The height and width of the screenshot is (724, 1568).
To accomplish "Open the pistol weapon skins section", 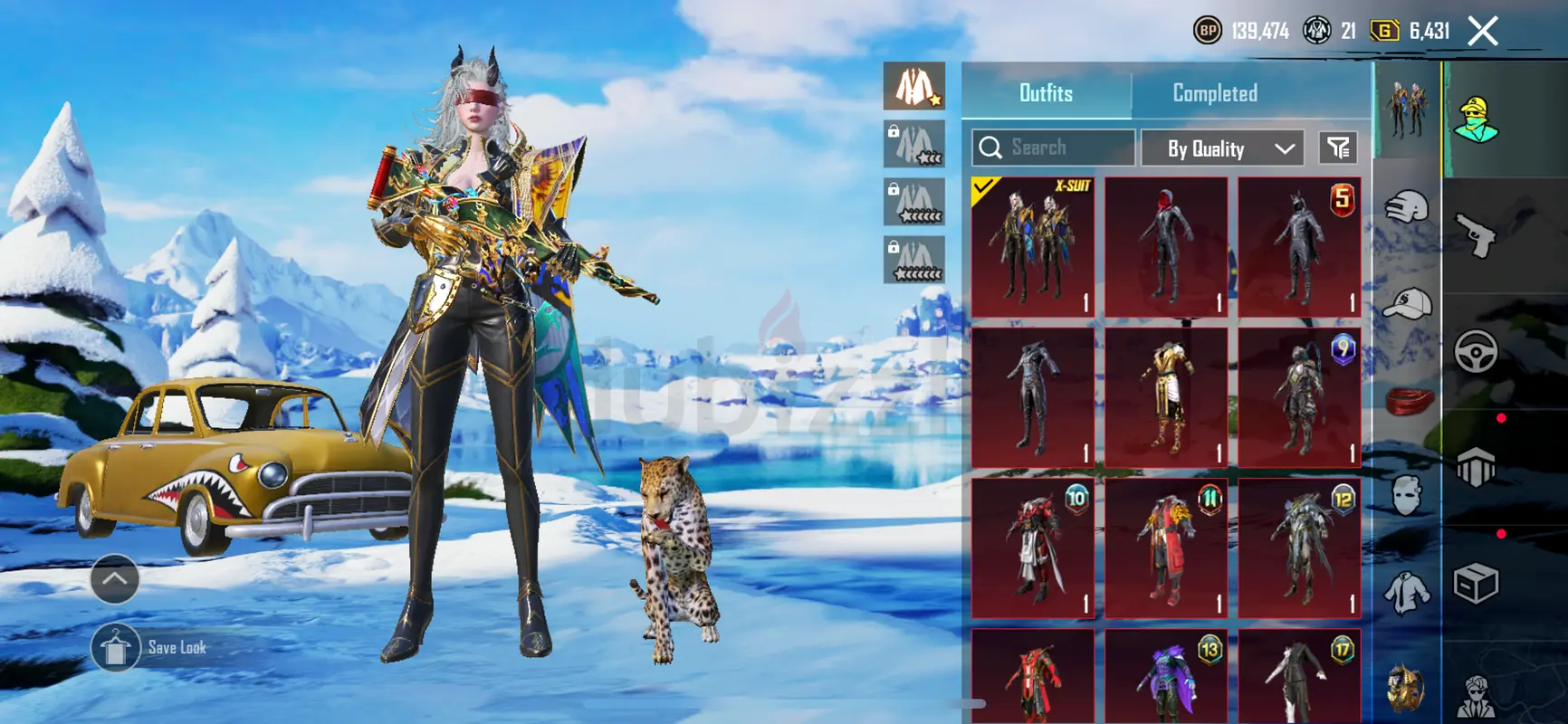I will [x=1476, y=235].
